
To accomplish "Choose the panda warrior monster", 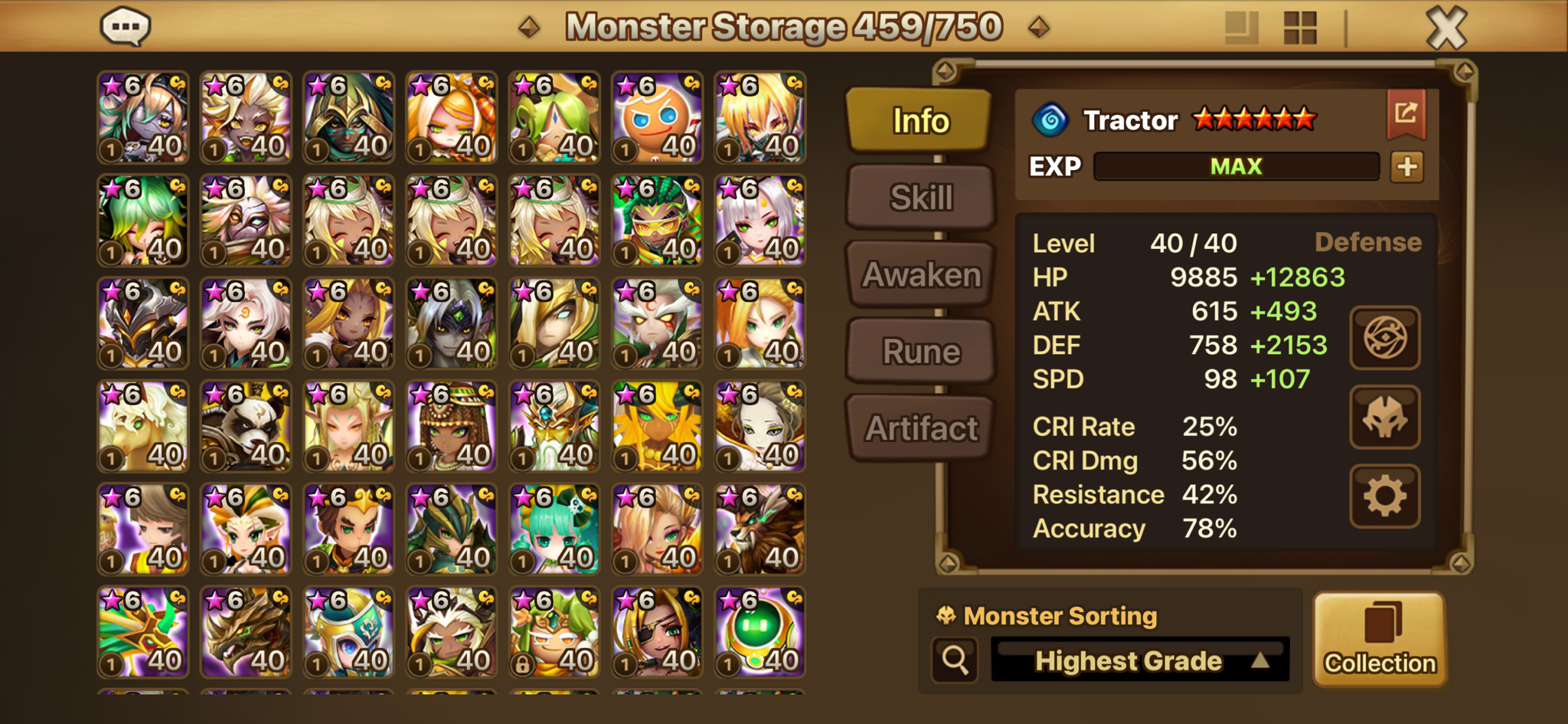I will (246, 426).
